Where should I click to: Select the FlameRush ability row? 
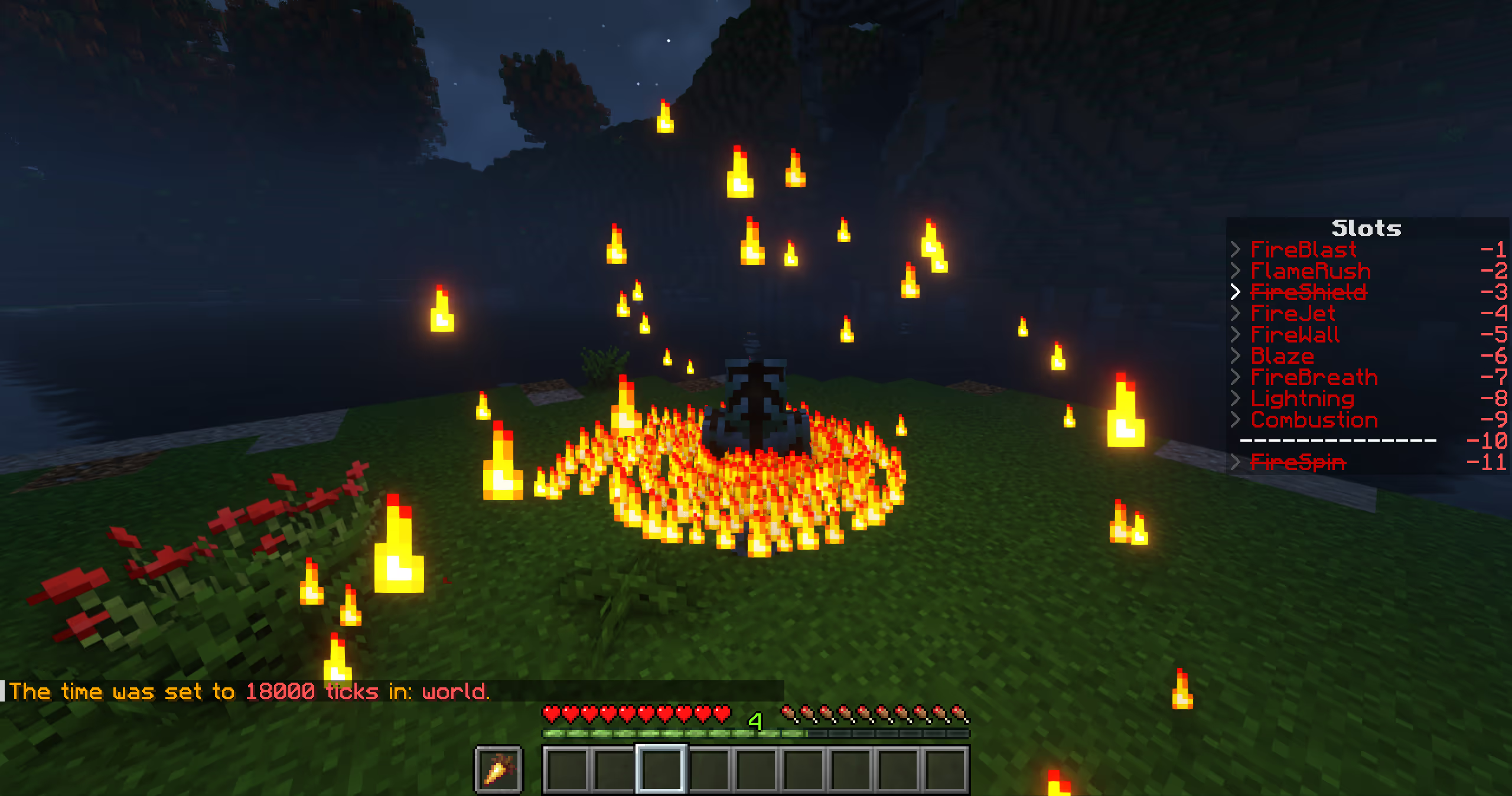(1310, 271)
